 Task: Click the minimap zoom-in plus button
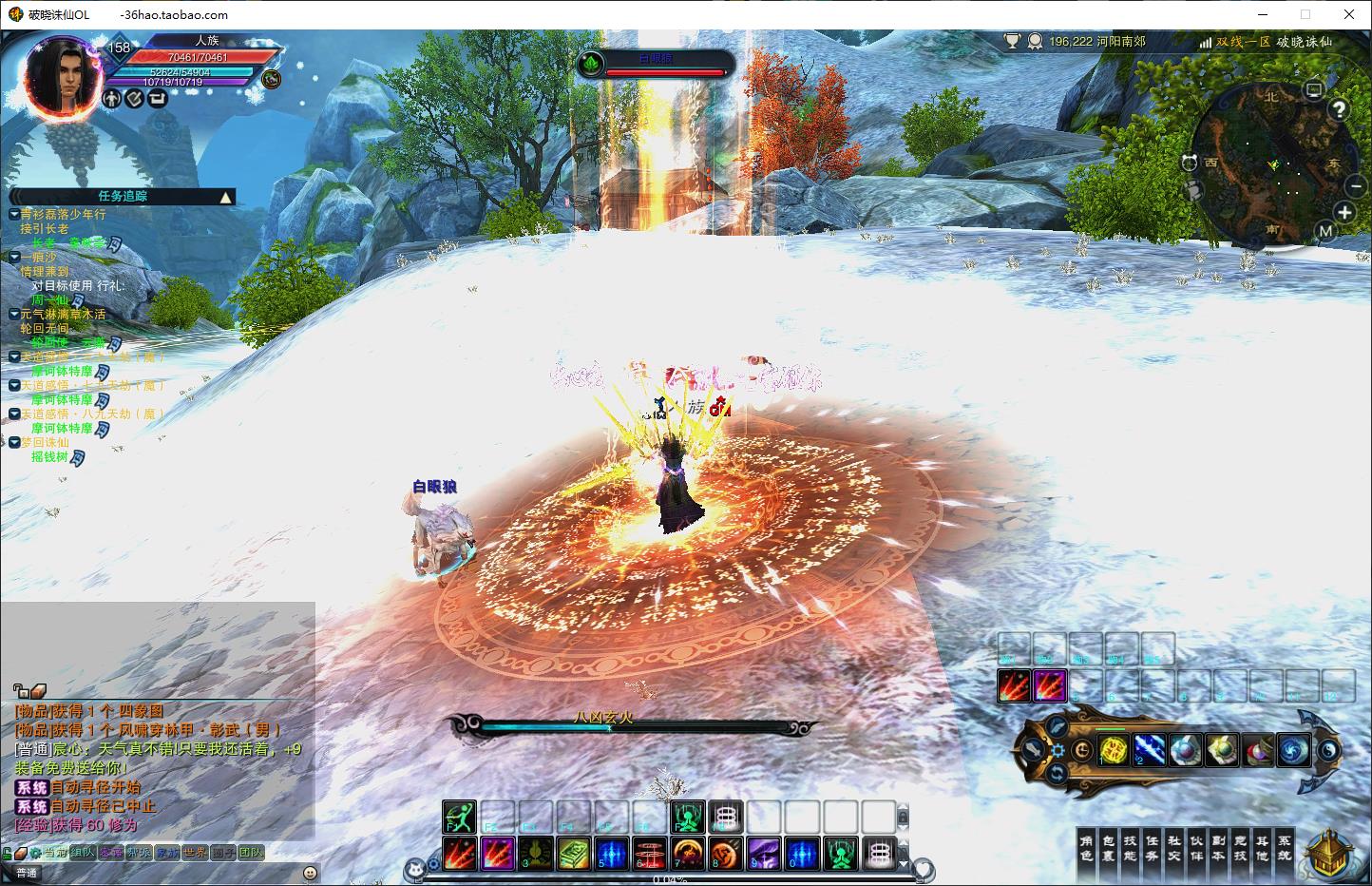tap(1344, 212)
